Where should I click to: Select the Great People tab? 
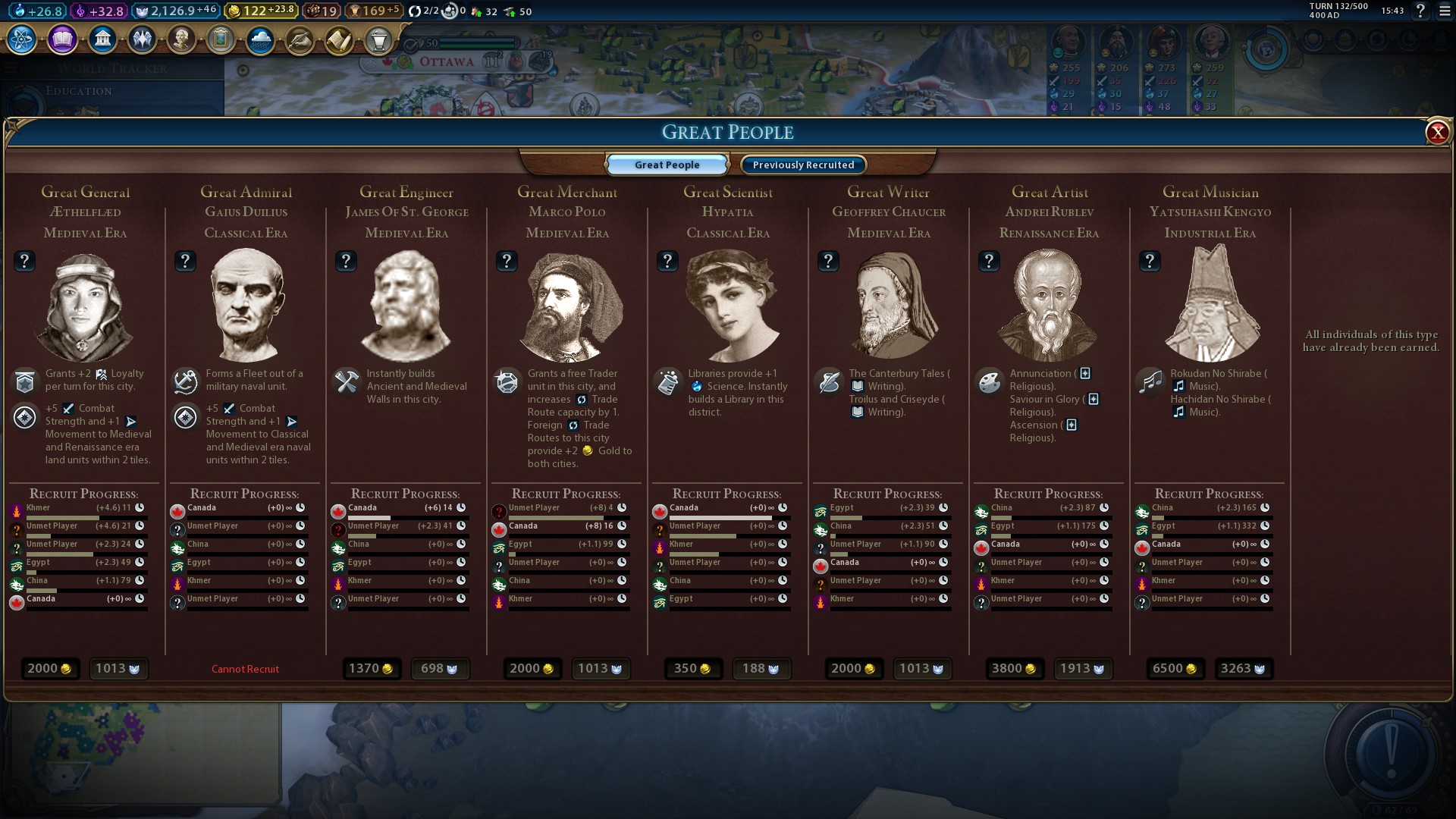point(667,165)
